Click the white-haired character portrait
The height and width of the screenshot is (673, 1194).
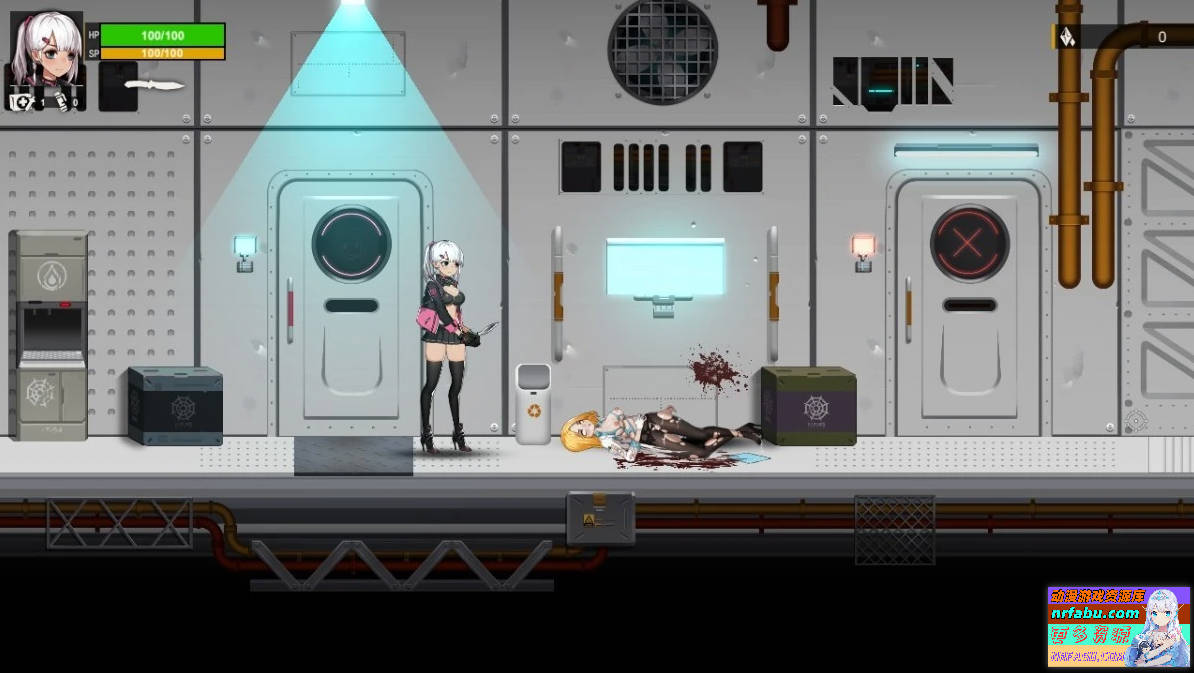(46, 46)
